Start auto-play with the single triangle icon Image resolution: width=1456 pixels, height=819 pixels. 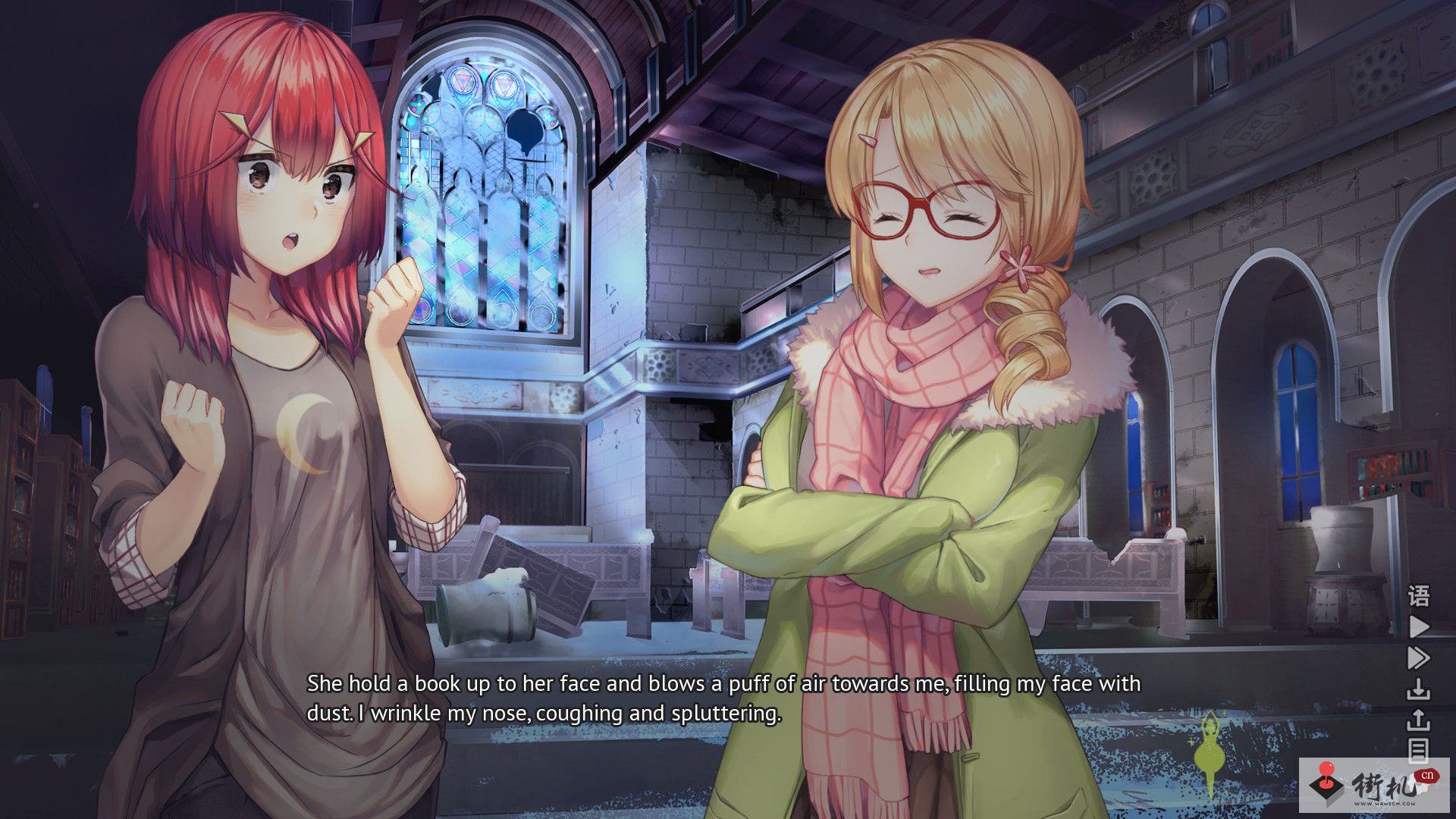coord(1418,627)
